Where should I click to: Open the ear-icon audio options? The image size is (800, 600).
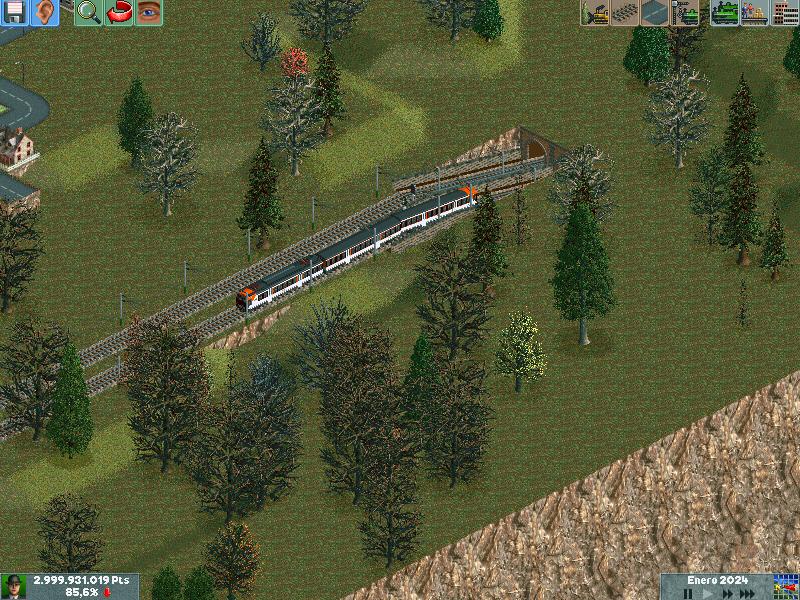click(x=44, y=12)
